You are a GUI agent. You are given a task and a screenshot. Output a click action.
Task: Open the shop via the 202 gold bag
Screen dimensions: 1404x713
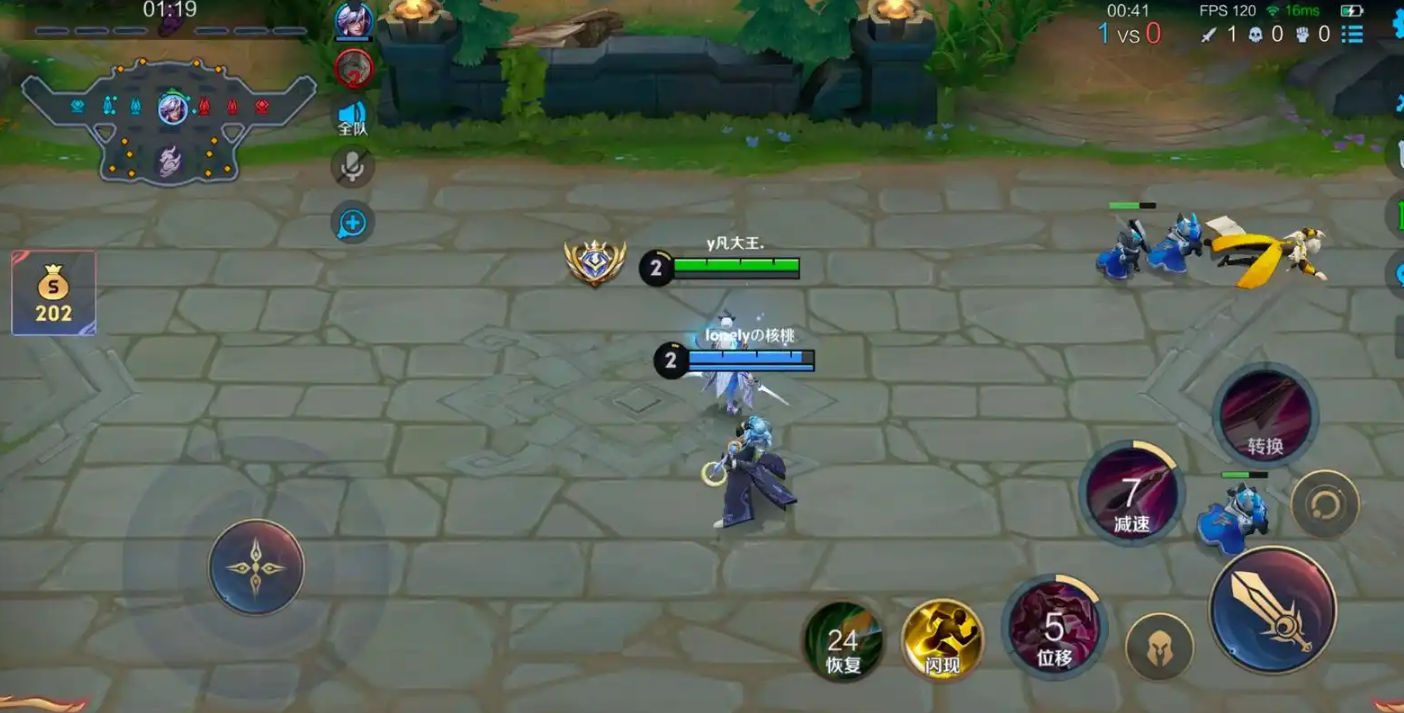coord(53,293)
